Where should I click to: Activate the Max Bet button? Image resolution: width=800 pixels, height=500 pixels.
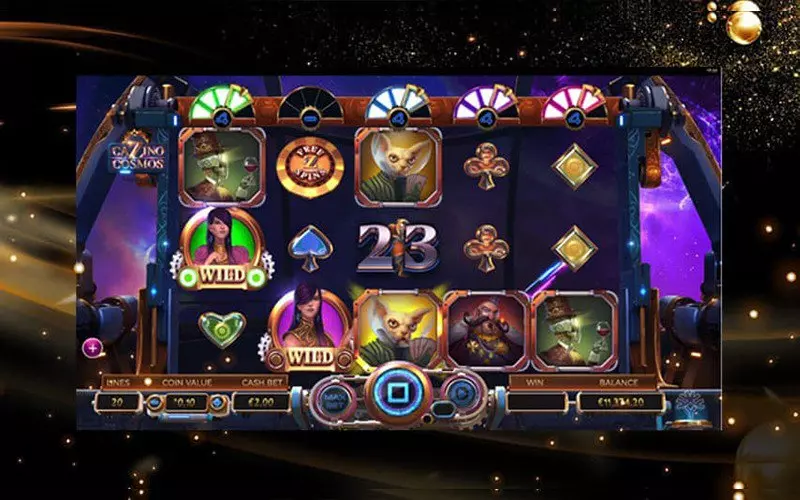333,400
